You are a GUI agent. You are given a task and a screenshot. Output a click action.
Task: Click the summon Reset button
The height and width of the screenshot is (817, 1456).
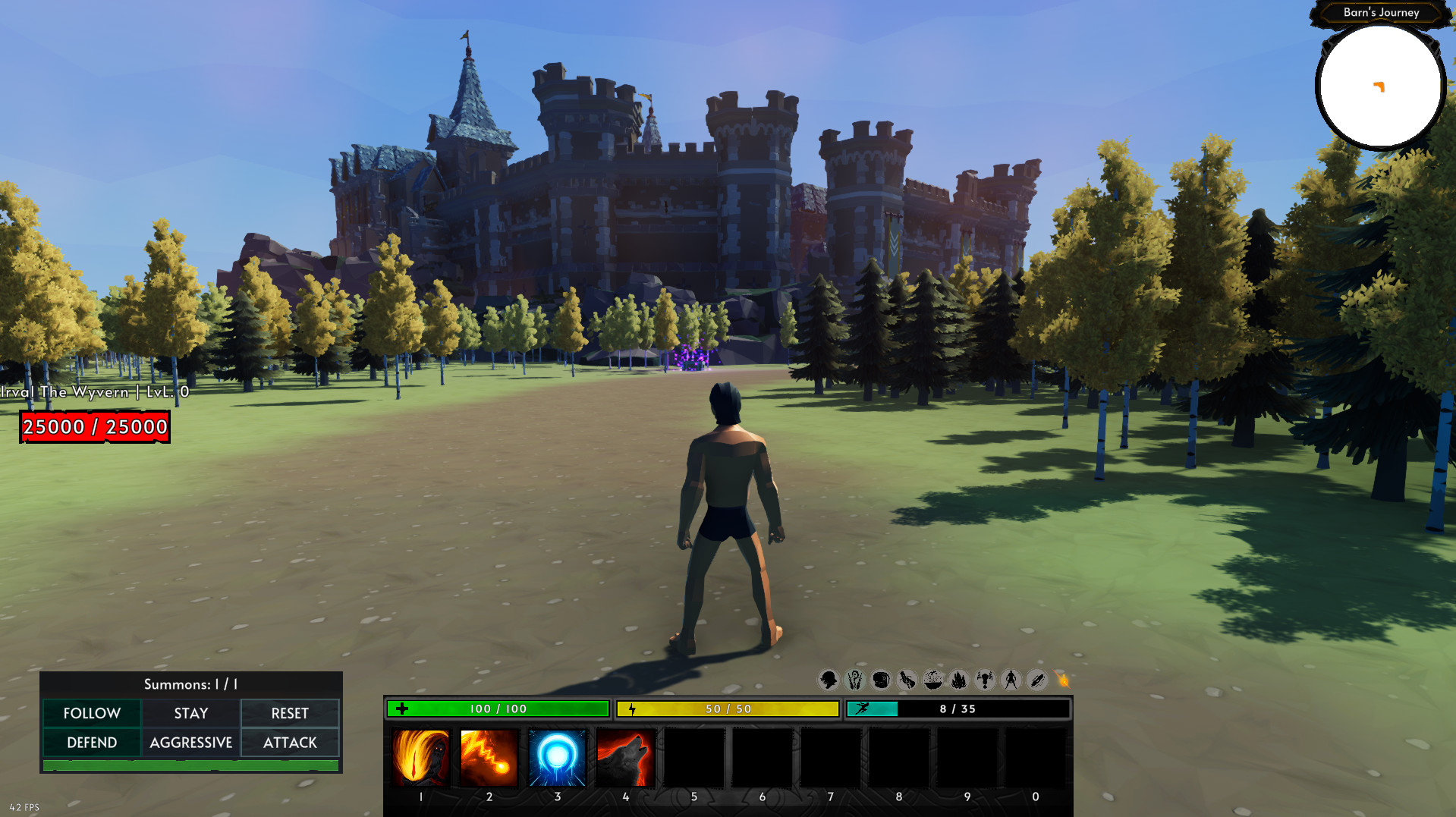pos(290,713)
